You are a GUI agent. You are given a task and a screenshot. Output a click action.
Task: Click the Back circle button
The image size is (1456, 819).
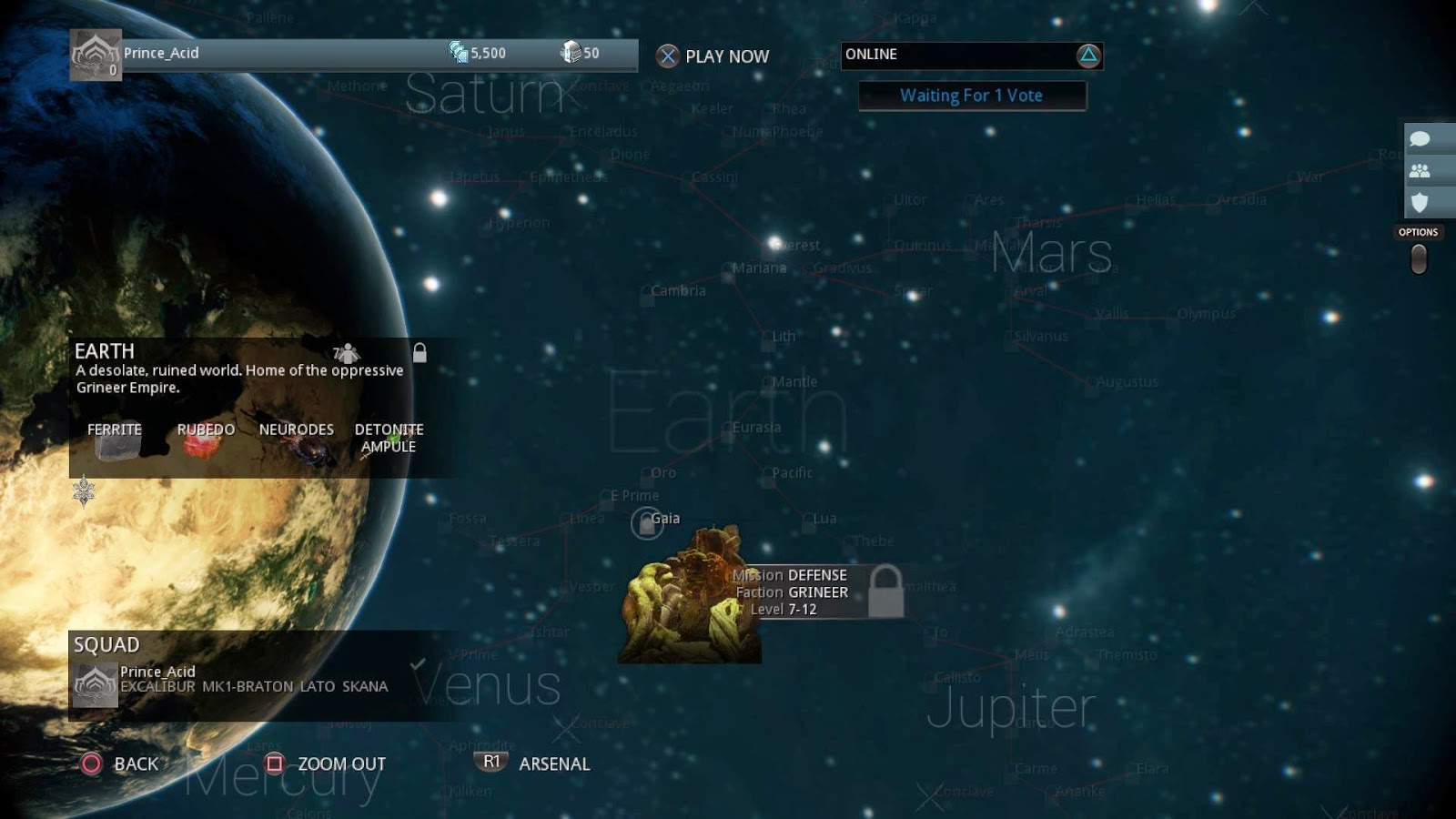coord(95,764)
